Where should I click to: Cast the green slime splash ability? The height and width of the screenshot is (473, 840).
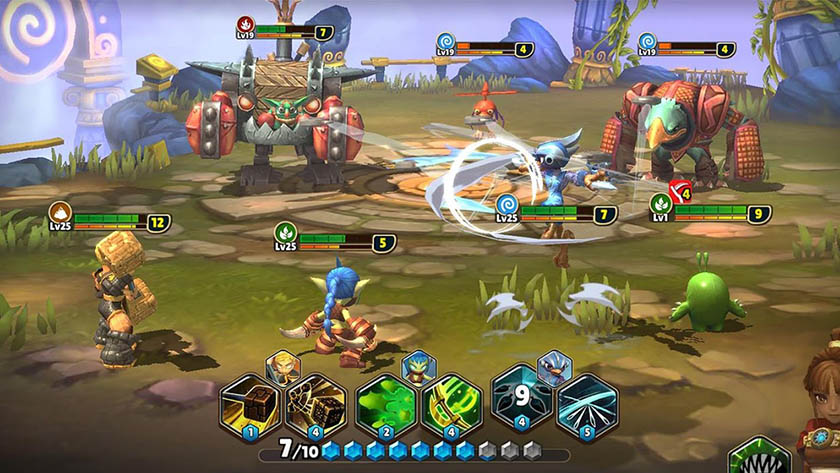[386, 405]
